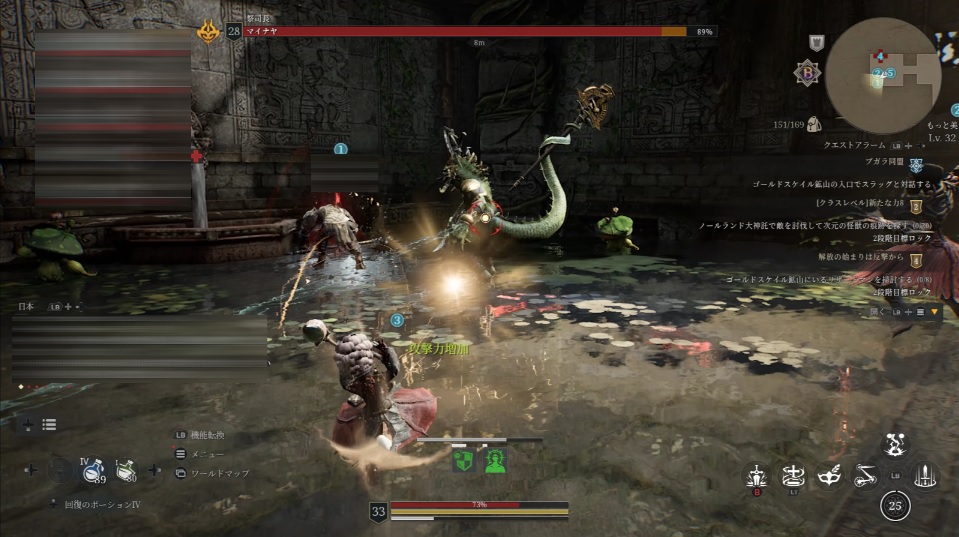Activate the sword with pillars skill
Image resolution: width=959 pixels, height=537 pixels.
click(x=926, y=476)
